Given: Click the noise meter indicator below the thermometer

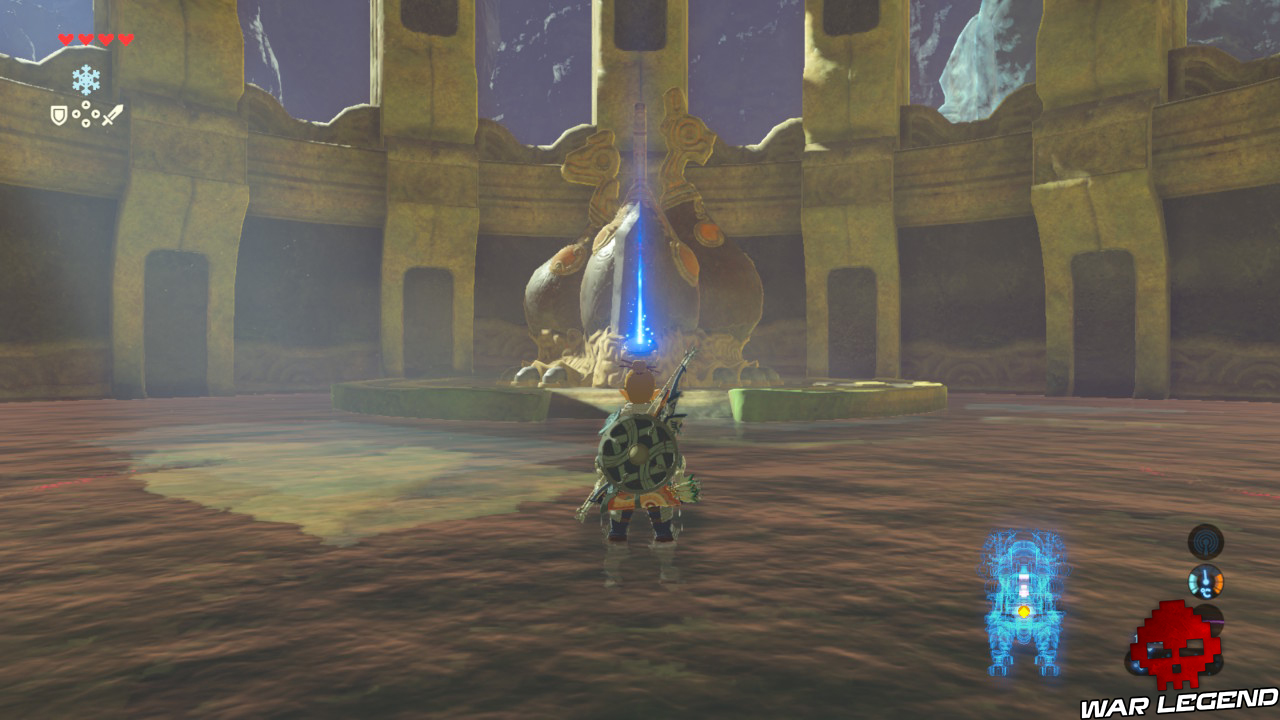Looking at the screenshot, I should 1210,622.
